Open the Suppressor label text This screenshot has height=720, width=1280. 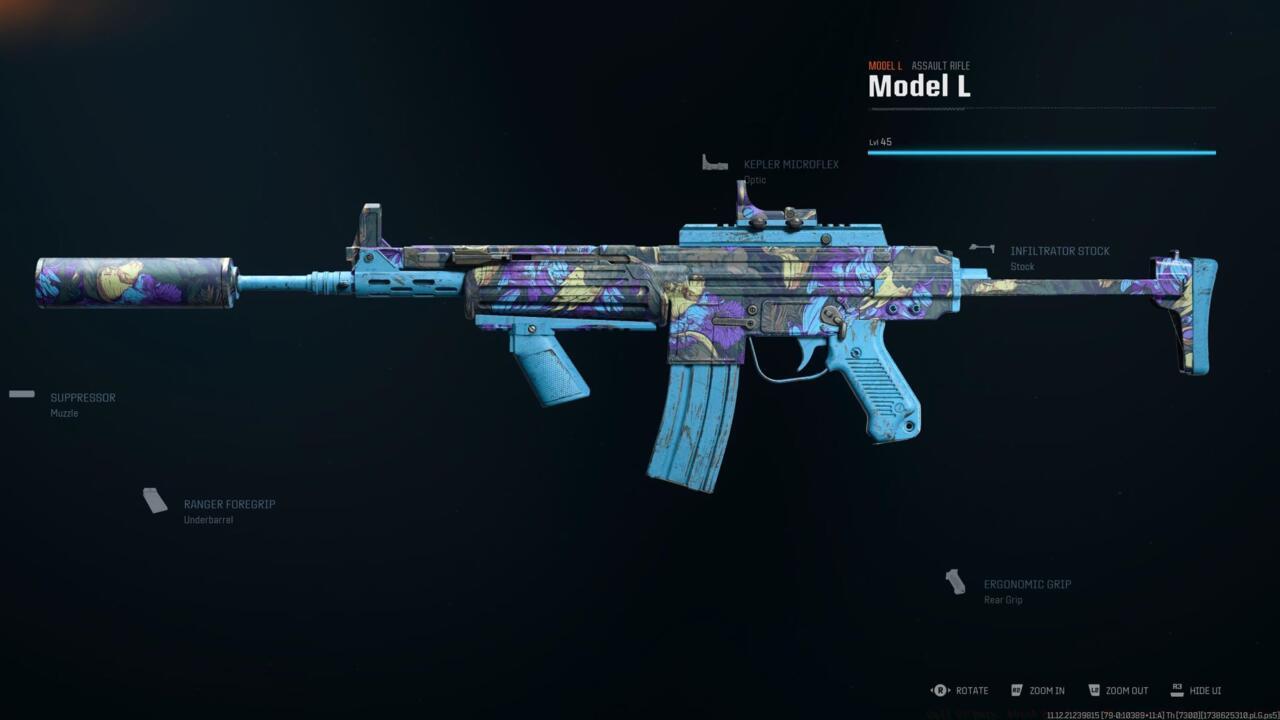pos(82,397)
